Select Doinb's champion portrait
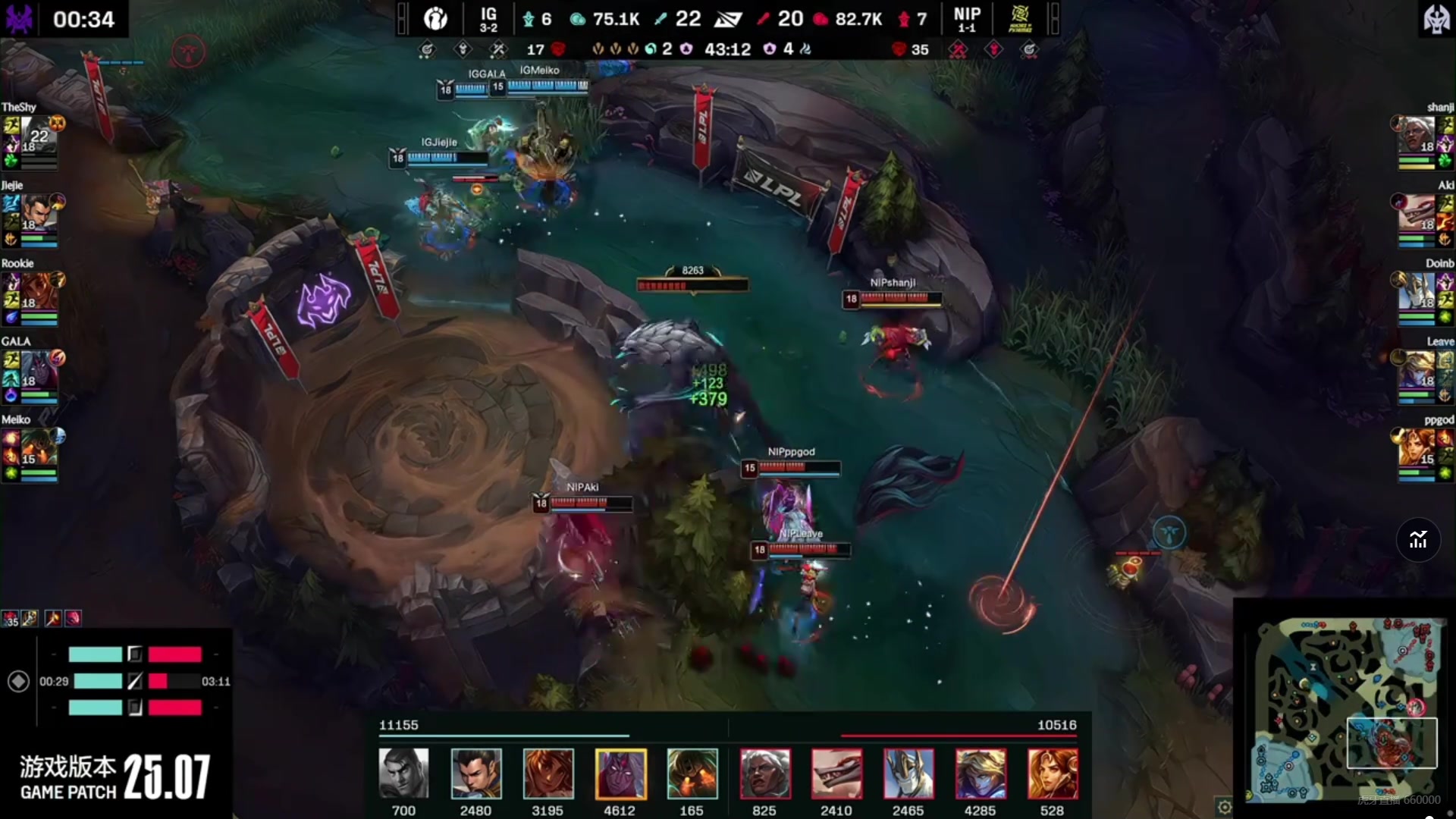This screenshot has height=819, width=1456. pos(1417,292)
